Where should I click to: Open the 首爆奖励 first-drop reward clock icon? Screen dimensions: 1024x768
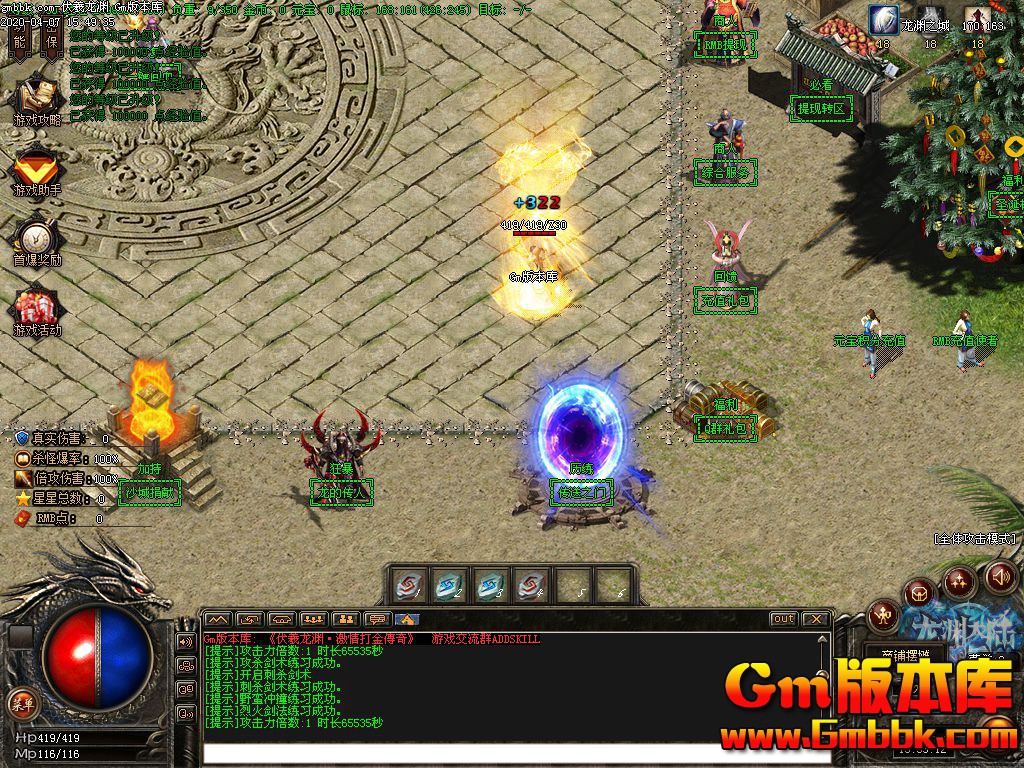click(37, 238)
